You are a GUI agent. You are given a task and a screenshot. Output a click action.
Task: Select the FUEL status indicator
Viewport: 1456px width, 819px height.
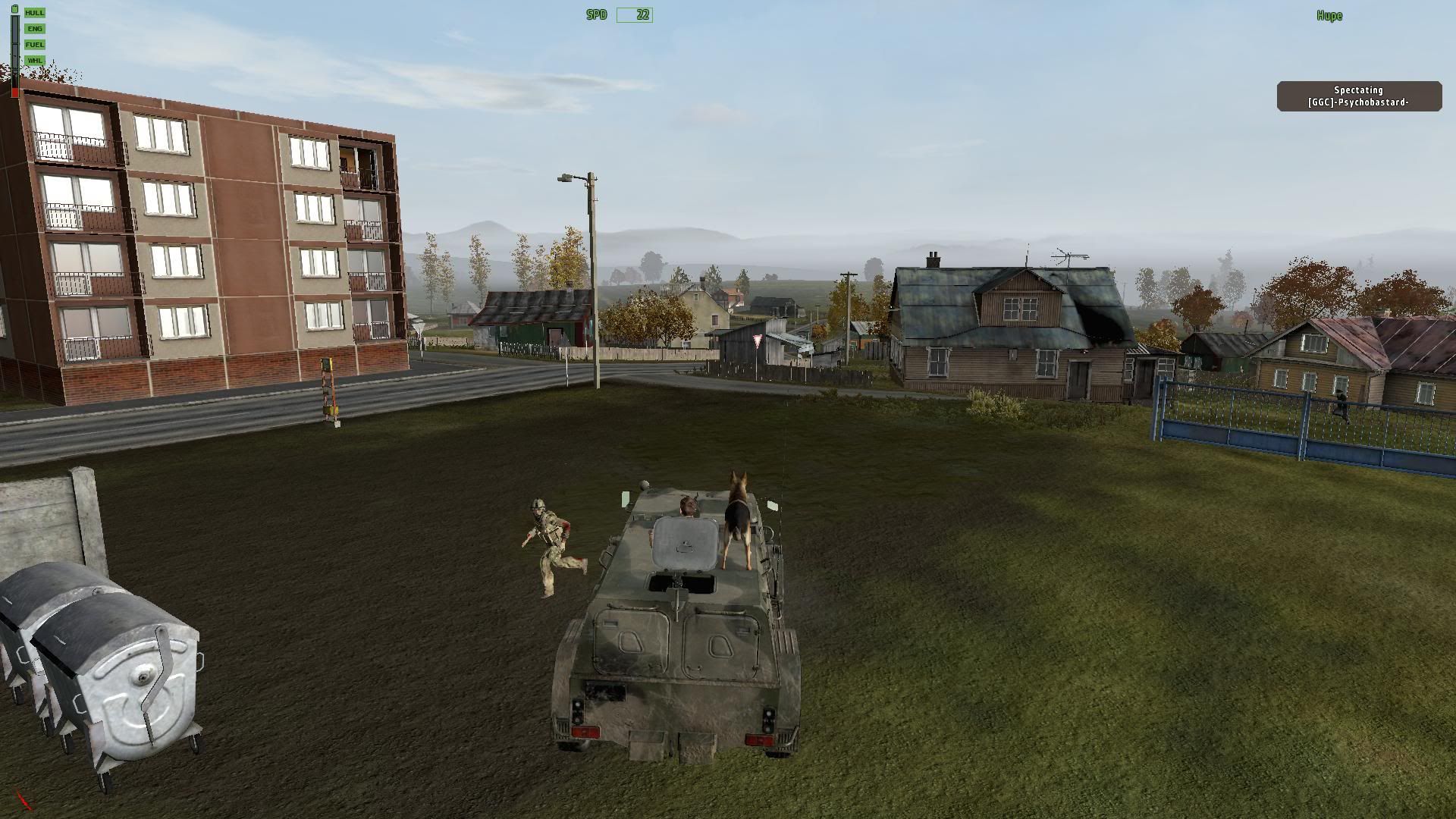(x=35, y=45)
